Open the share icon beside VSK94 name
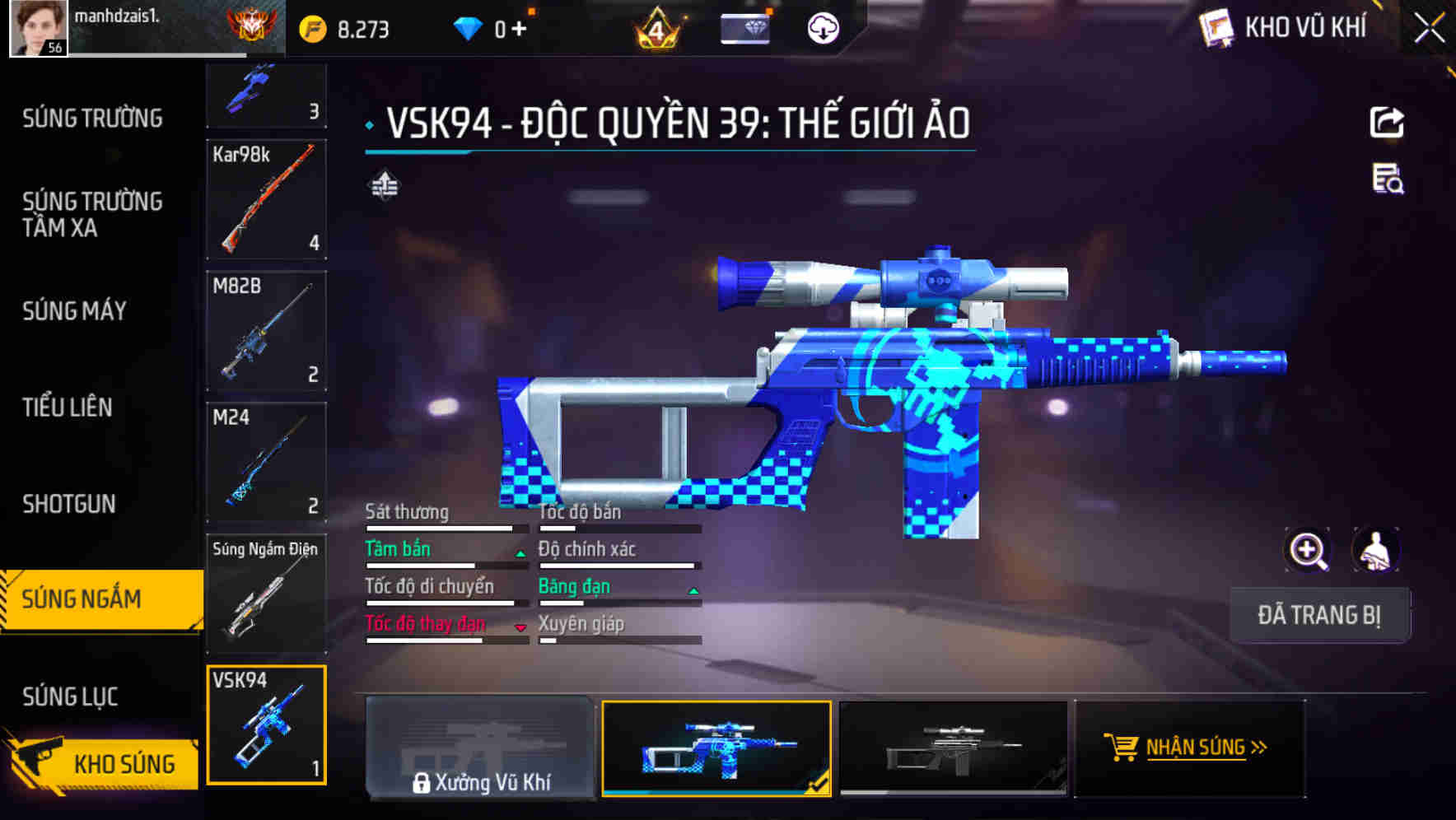This screenshot has height=820, width=1456. coord(1388,122)
